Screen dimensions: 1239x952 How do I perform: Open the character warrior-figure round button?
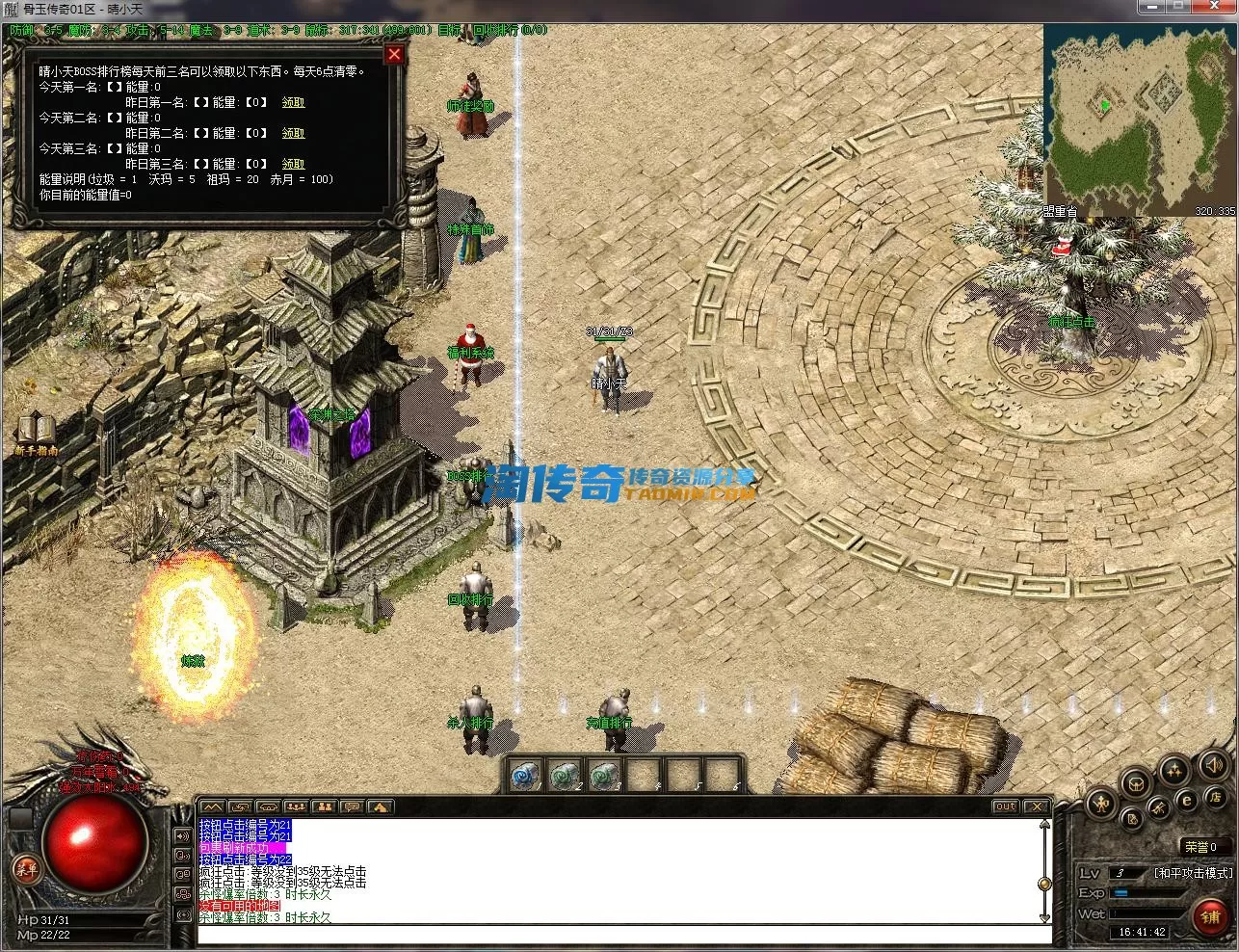pos(1101,804)
